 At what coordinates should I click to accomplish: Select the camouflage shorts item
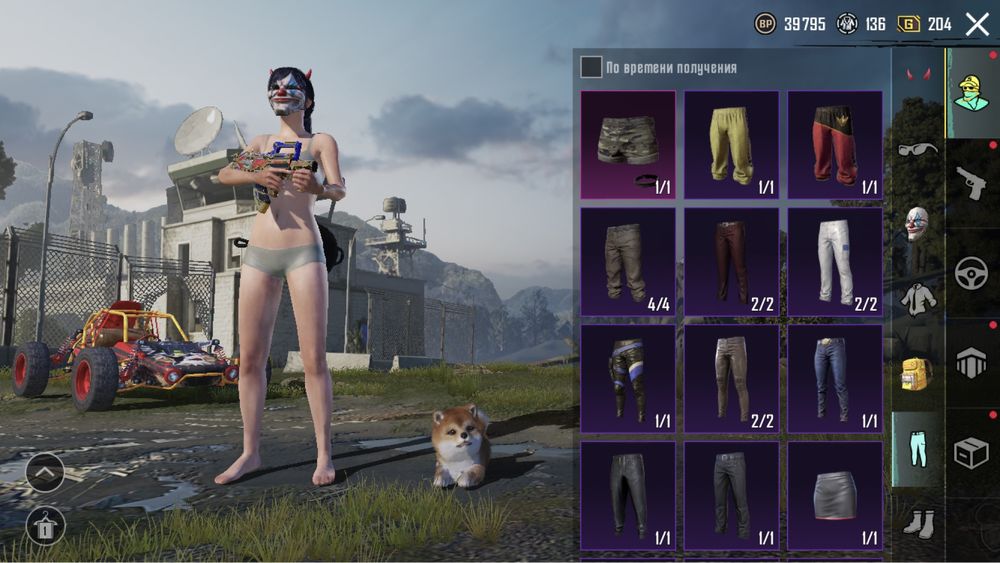coord(628,145)
